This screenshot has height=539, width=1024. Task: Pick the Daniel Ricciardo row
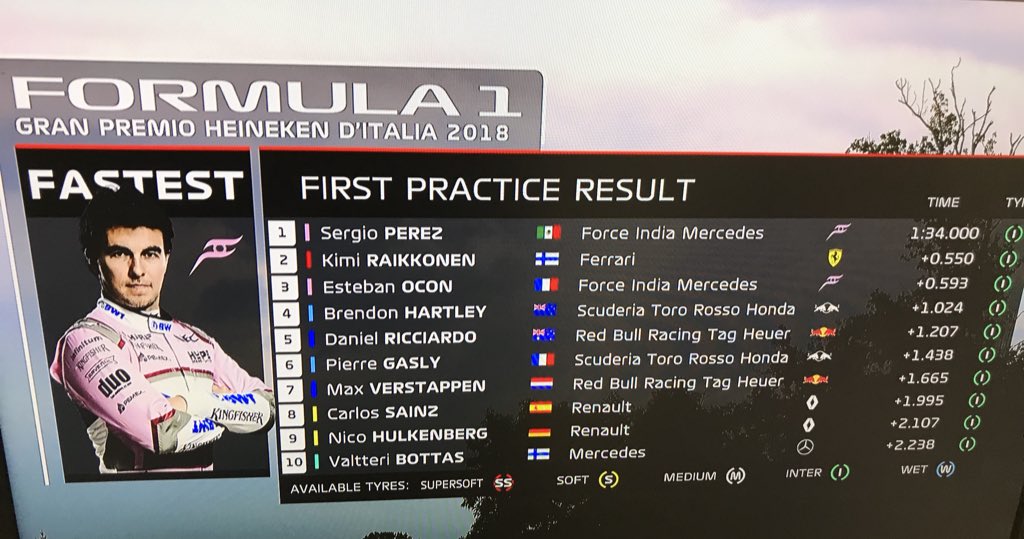(400, 336)
